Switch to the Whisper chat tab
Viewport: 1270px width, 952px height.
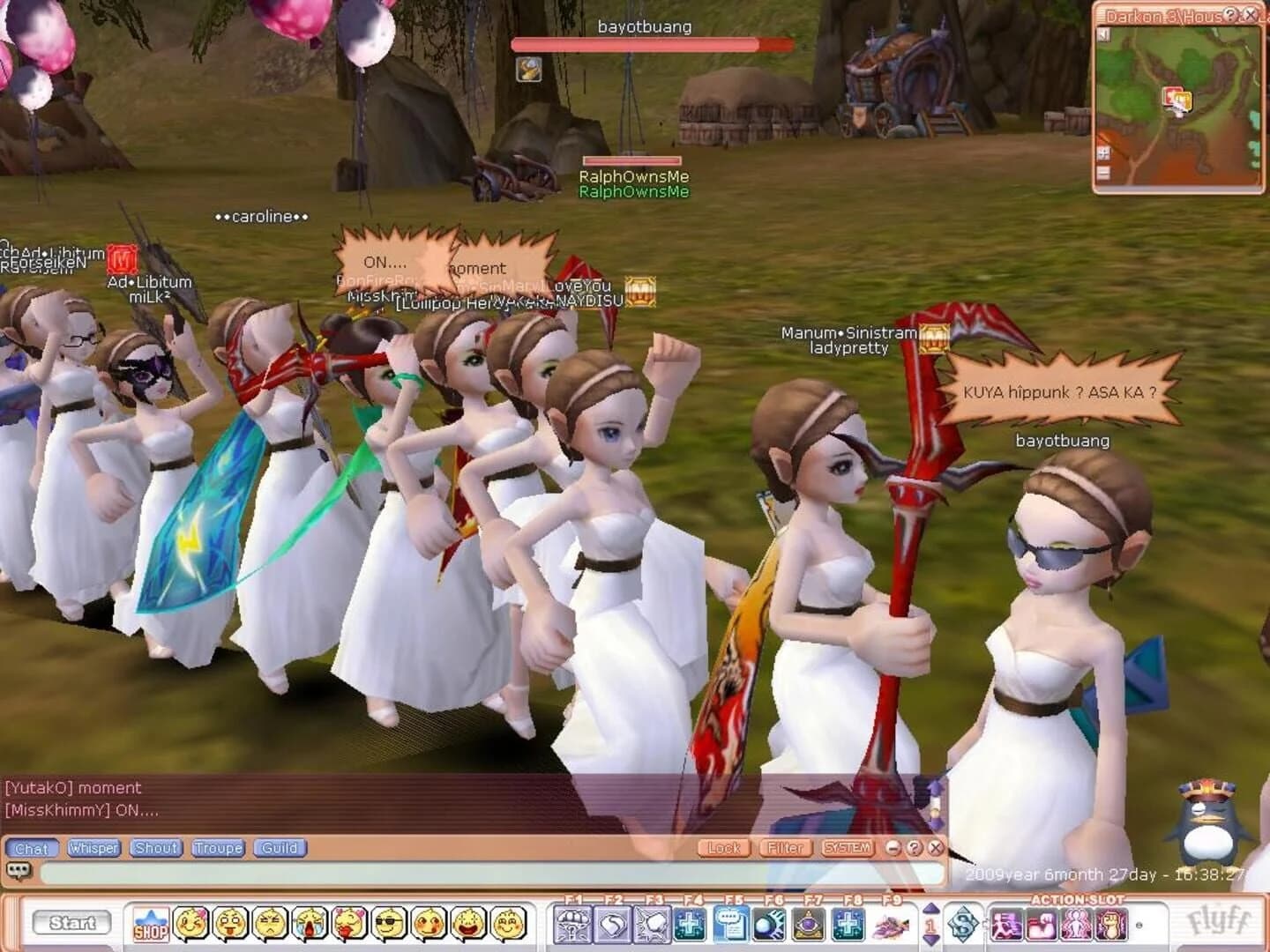[94, 849]
